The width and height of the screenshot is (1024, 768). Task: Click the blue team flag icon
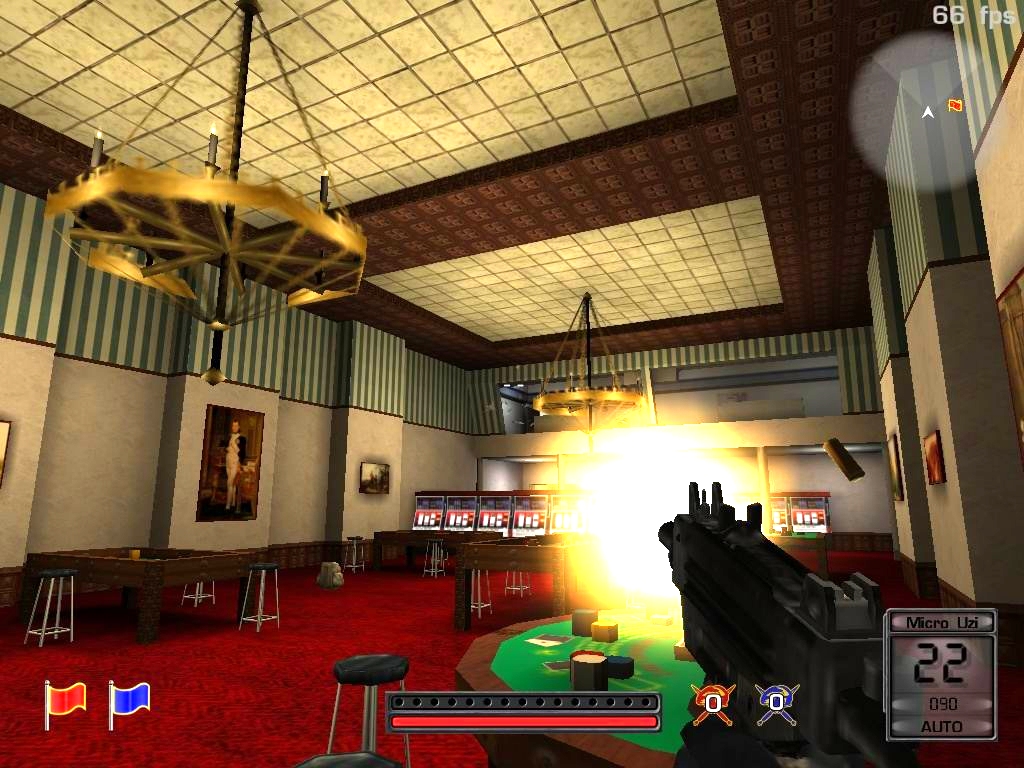tap(129, 701)
